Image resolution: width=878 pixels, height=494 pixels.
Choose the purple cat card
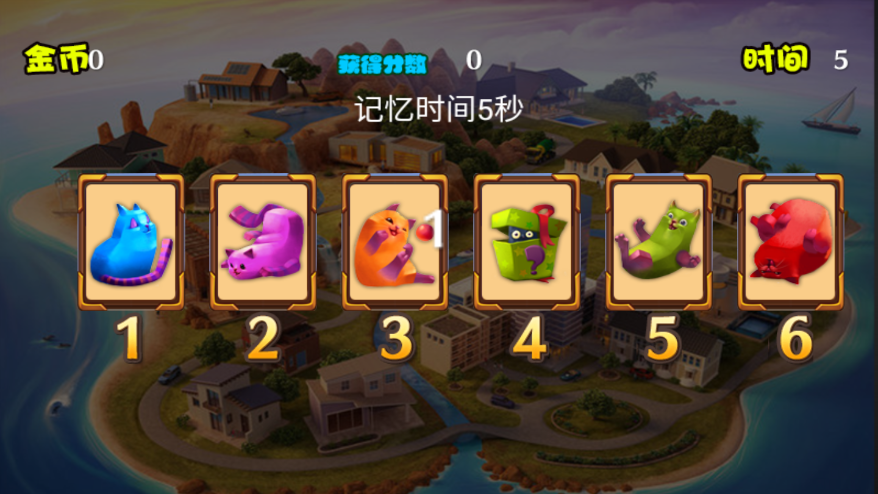pos(263,242)
